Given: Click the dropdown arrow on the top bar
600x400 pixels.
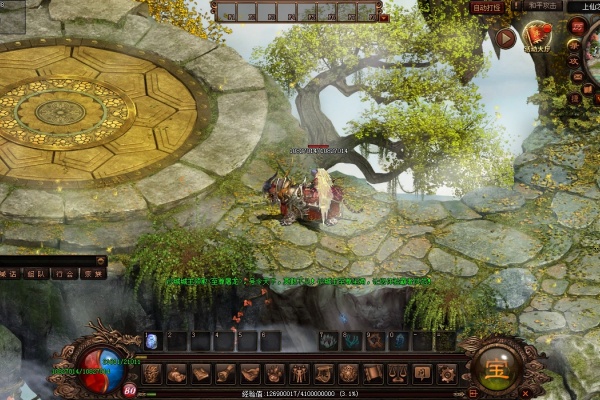Looking at the screenshot, I should point(385,17).
